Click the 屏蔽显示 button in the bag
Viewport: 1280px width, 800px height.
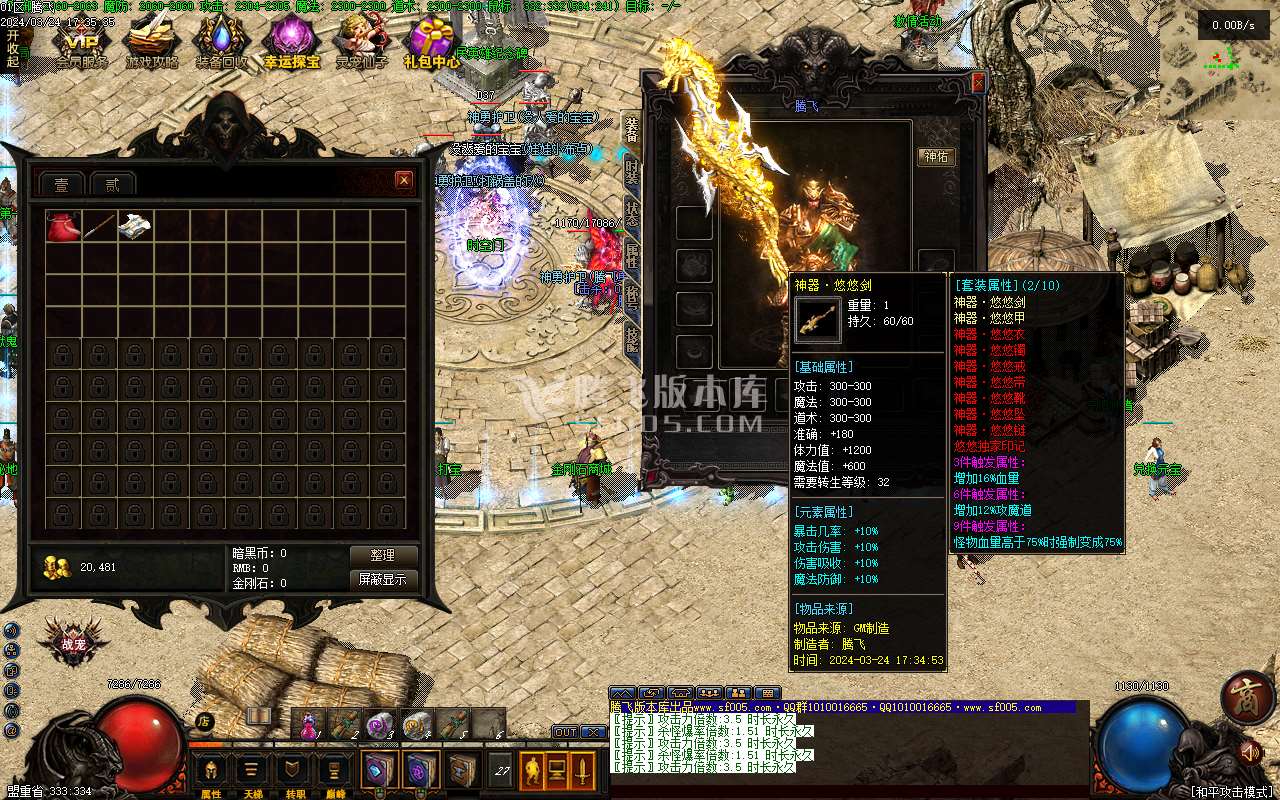[x=383, y=579]
